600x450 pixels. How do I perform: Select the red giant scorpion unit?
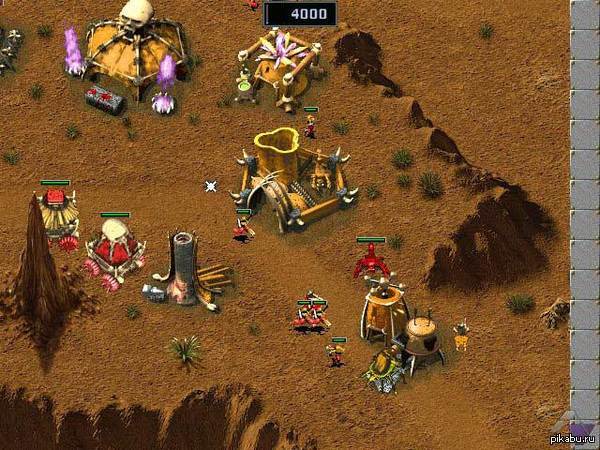tap(371, 262)
